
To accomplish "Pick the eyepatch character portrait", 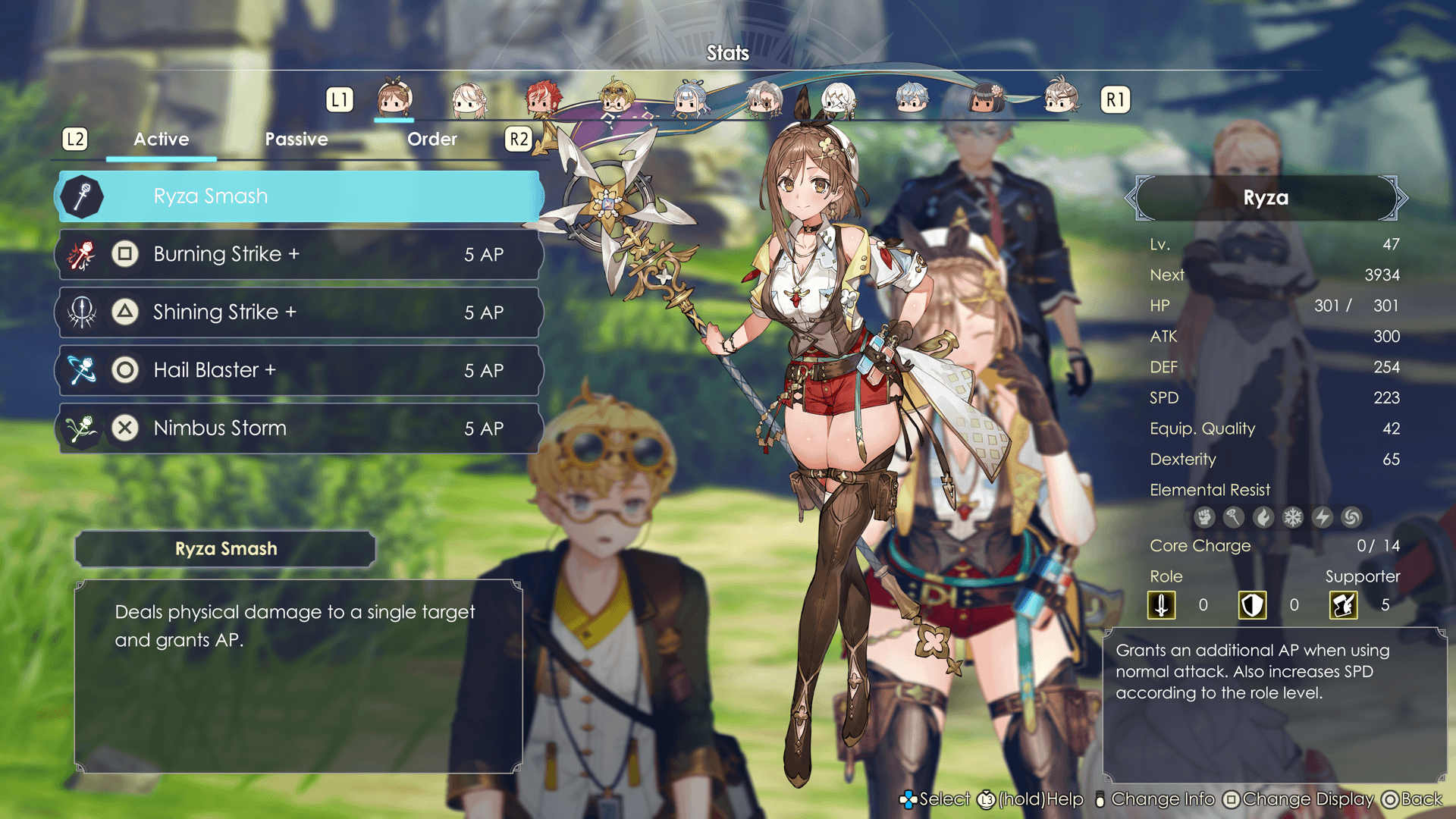I will [764, 99].
